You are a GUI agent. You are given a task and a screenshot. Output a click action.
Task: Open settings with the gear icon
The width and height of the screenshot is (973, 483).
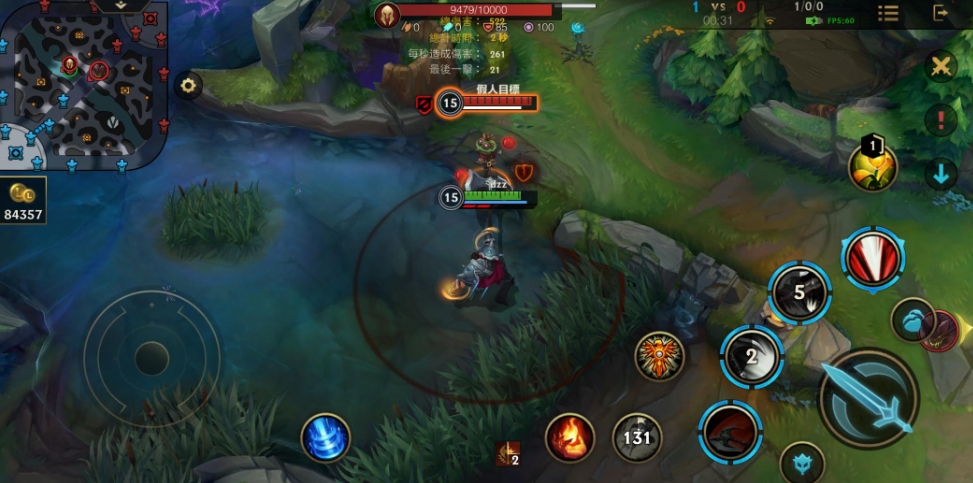[x=187, y=85]
